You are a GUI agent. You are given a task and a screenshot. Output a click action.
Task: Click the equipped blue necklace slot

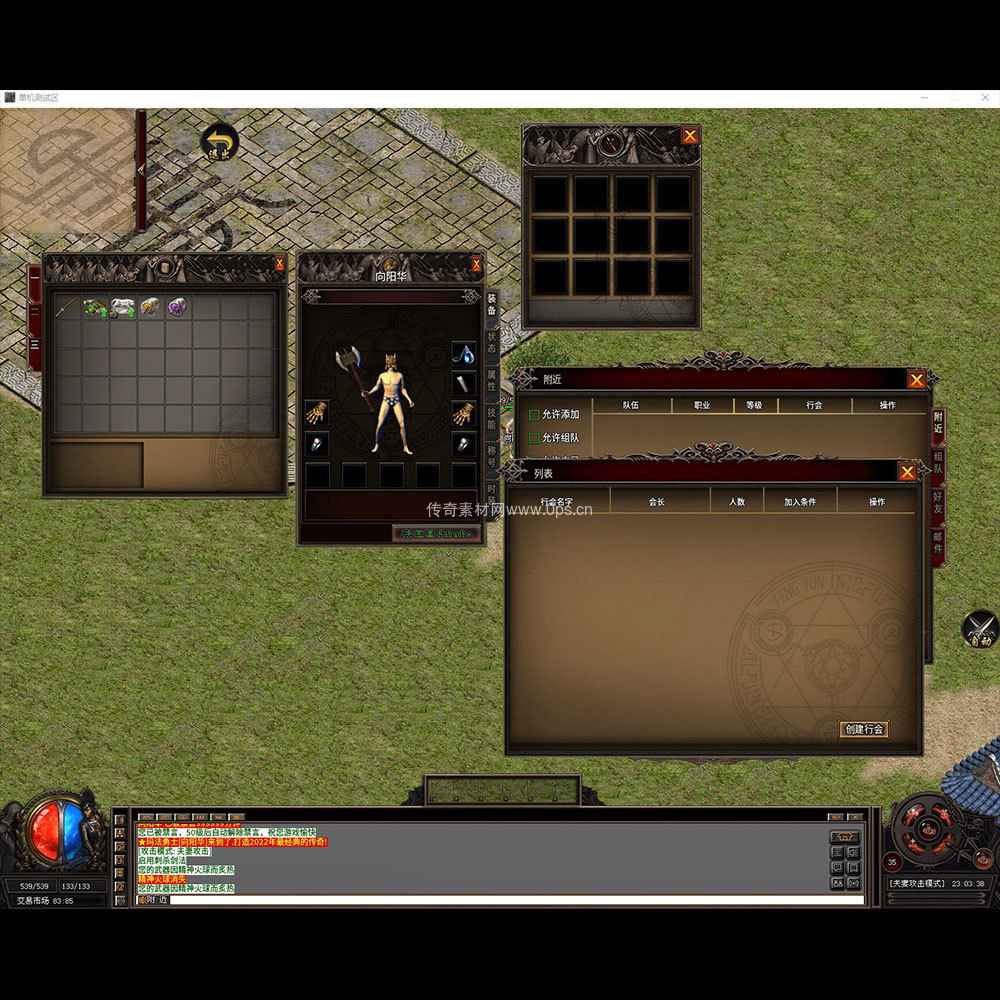point(463,352)
